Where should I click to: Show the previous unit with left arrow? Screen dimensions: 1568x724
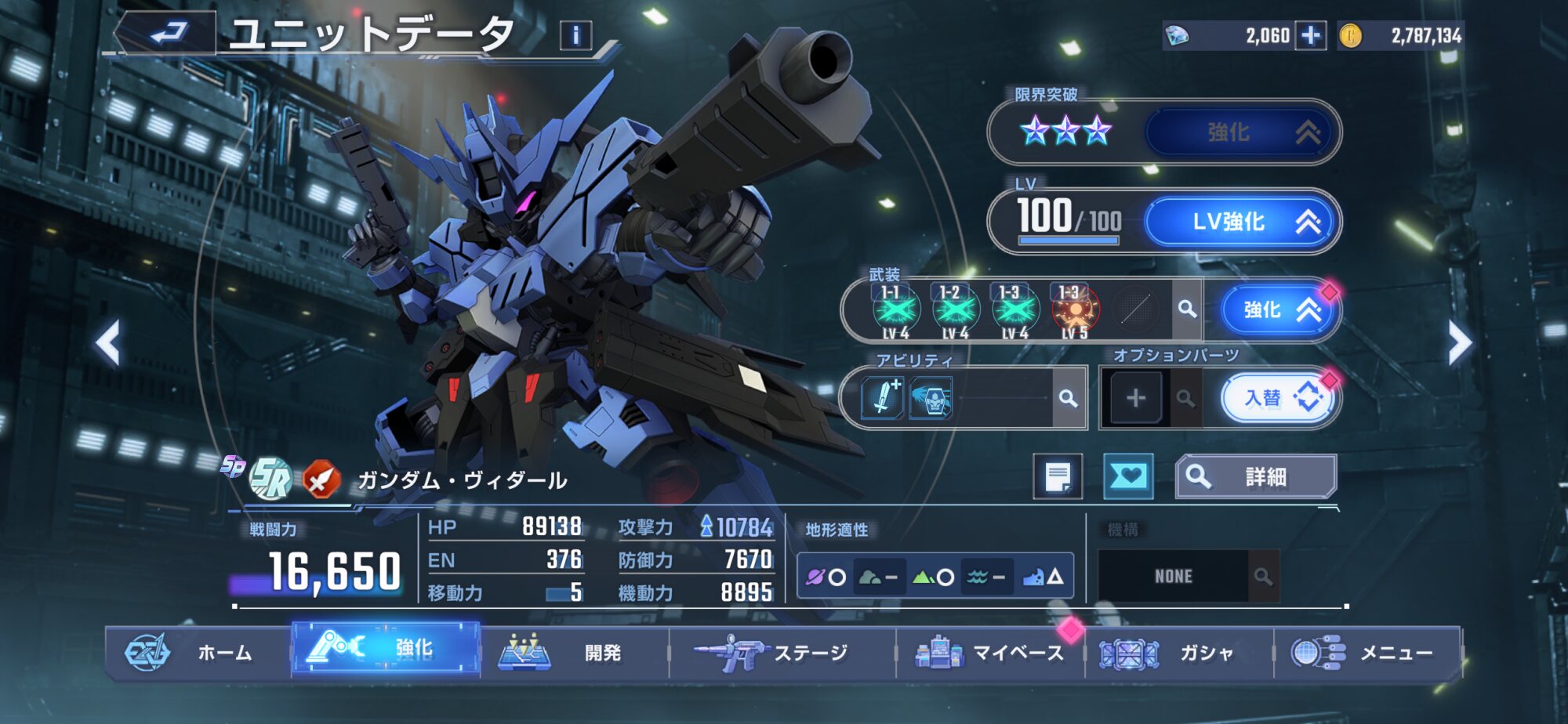108,342
